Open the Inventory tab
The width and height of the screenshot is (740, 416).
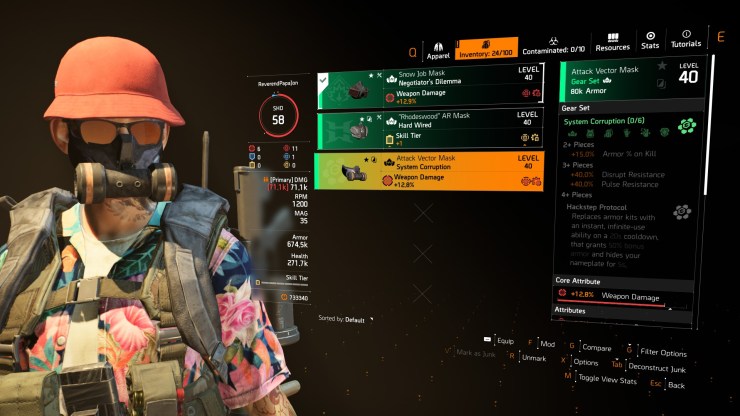pos(486,48)
